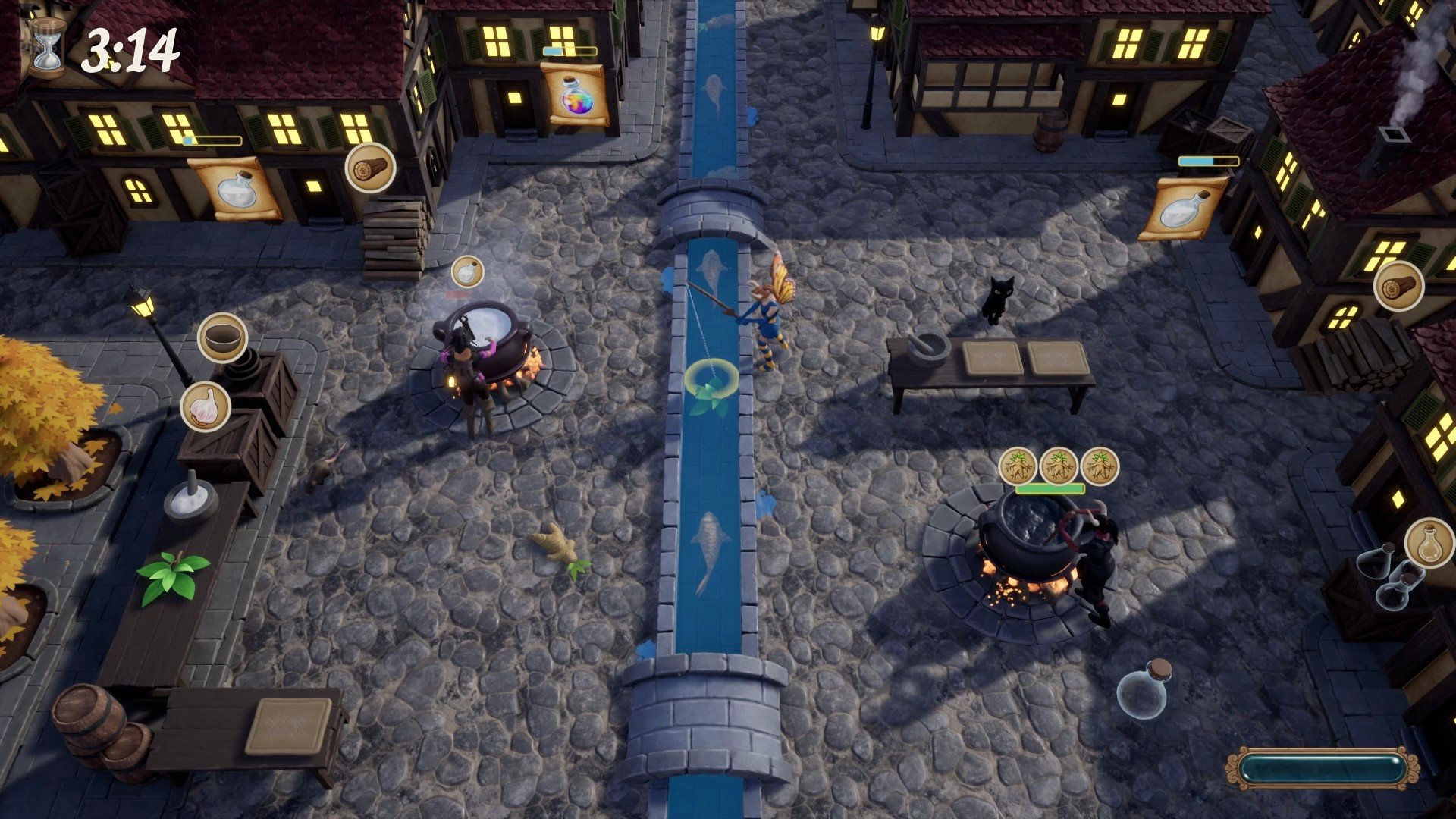
Task: Select the rainbow potion order scroll
Action: point(574,95)
